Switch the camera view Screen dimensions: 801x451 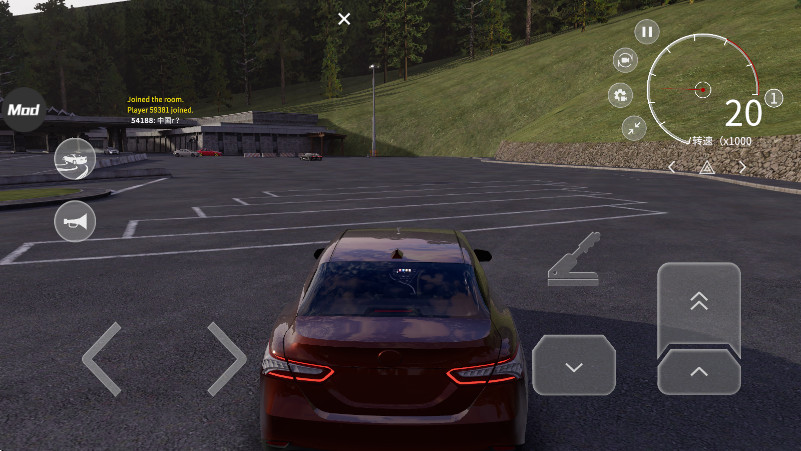[x=625, y=61]
